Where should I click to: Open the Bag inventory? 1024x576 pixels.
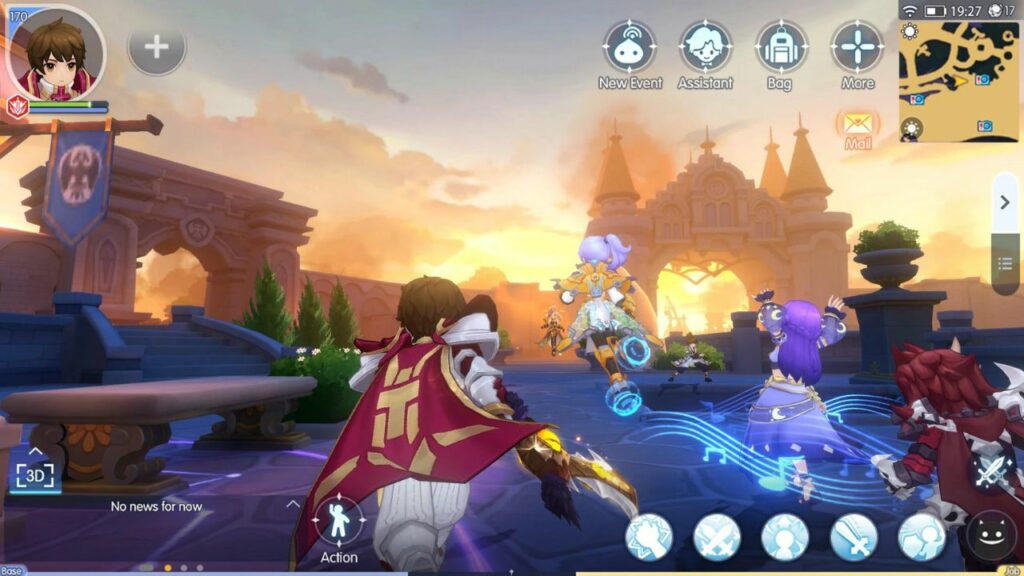click(781, 46)
